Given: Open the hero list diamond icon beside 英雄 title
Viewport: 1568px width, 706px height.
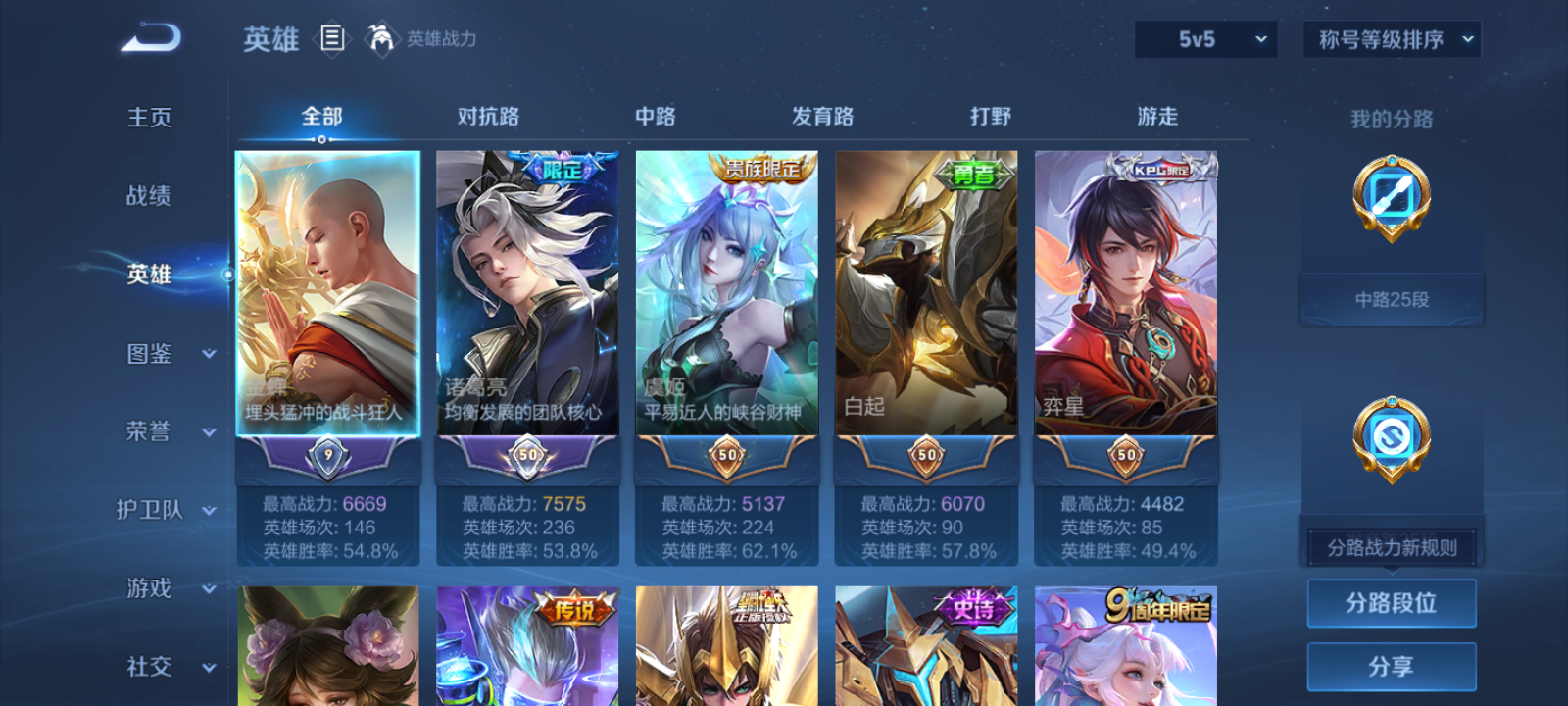Looking at the screenshot, I should tap(329, 40).
